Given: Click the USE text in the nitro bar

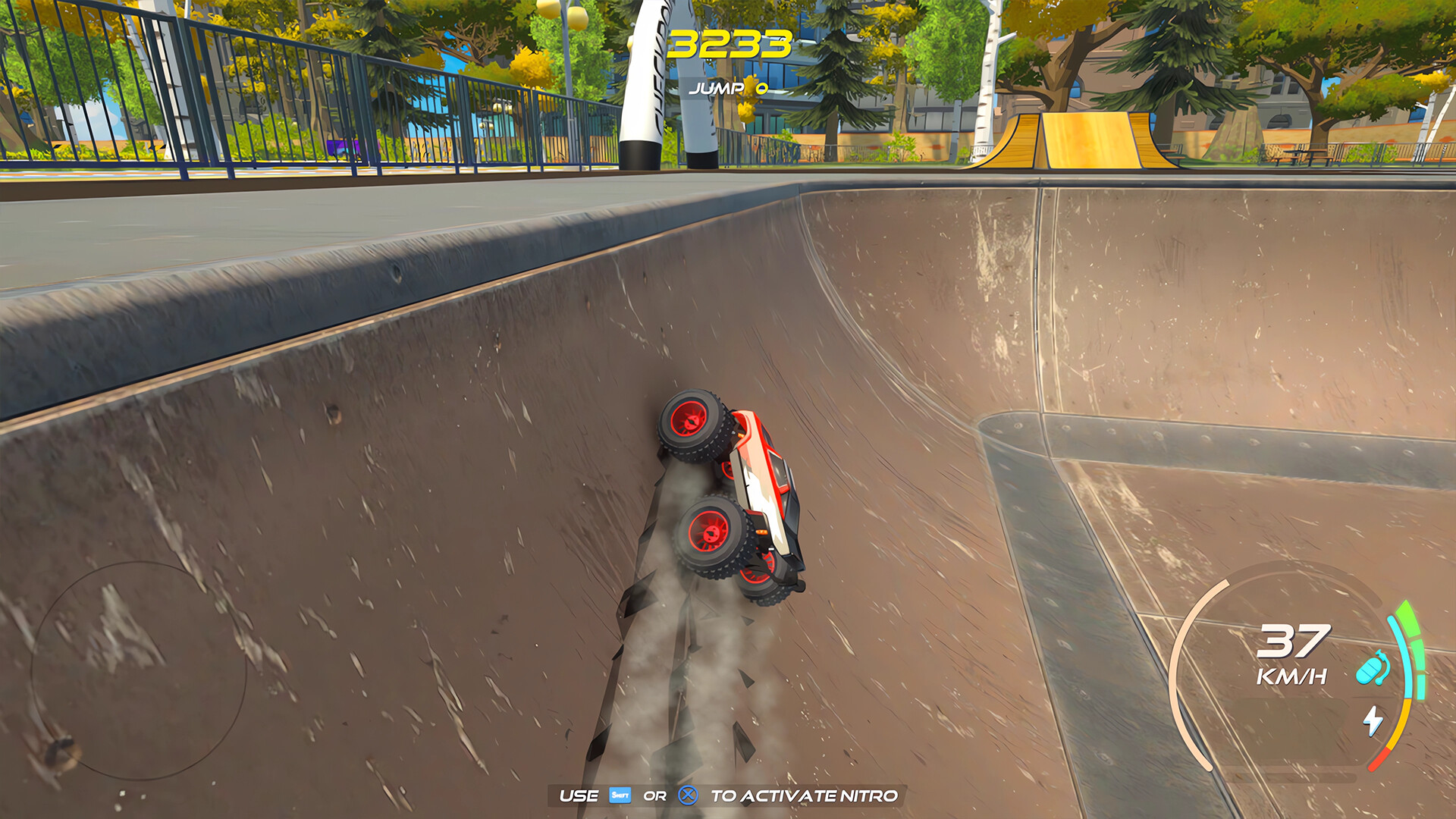Looking at the screenshot, I should pos(580,795).
